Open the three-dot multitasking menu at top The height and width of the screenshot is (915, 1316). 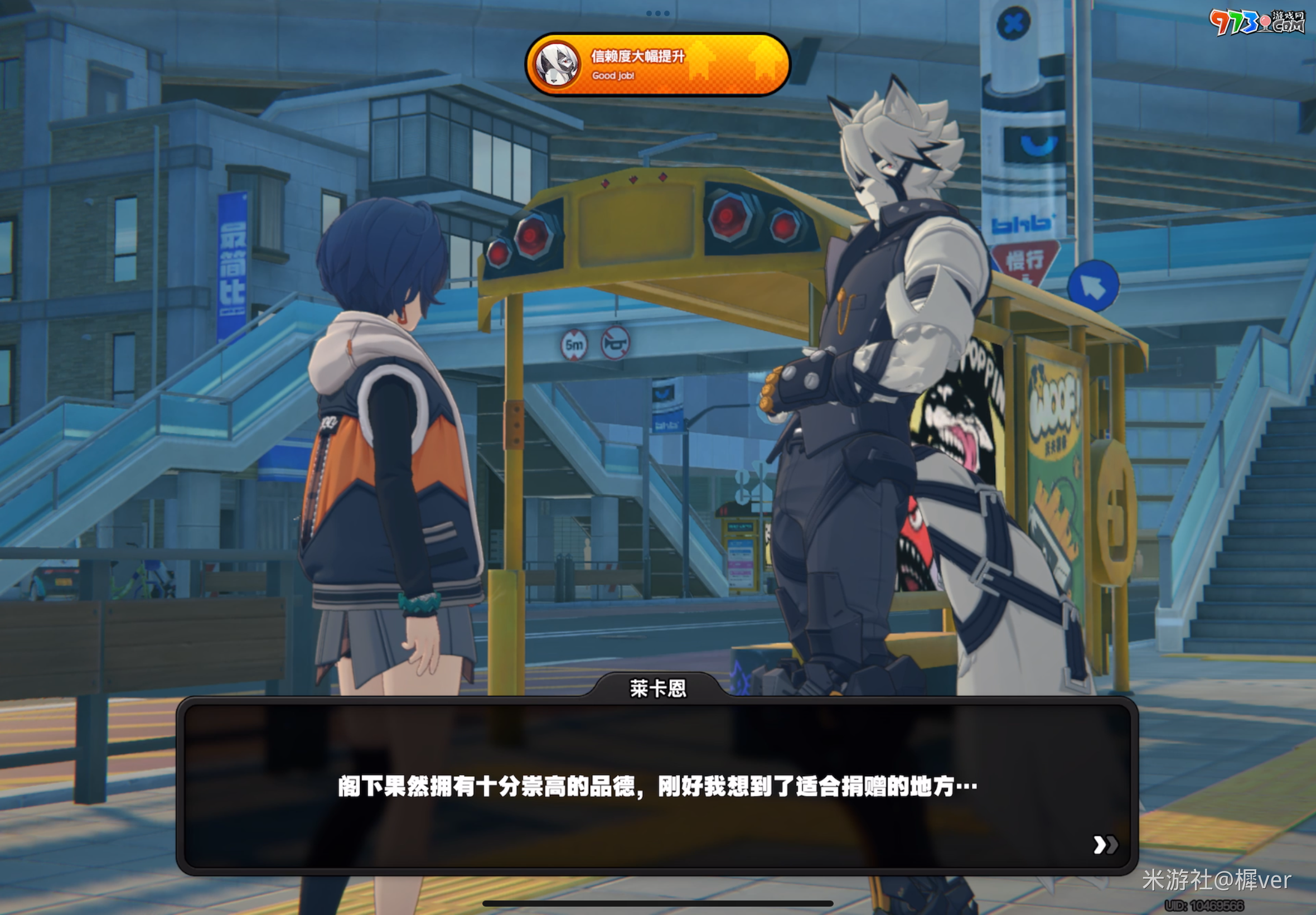[657, 13]
